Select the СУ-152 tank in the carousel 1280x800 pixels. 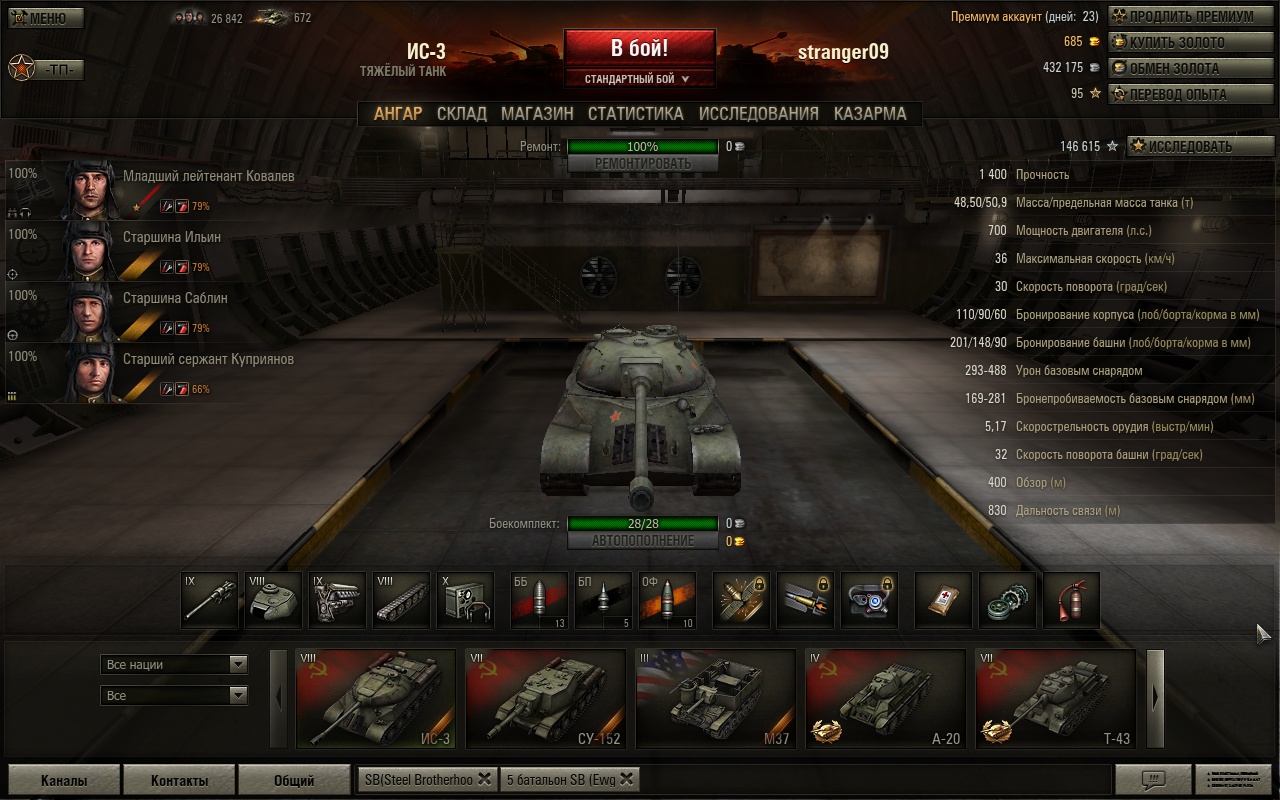[x=545, y=698]
